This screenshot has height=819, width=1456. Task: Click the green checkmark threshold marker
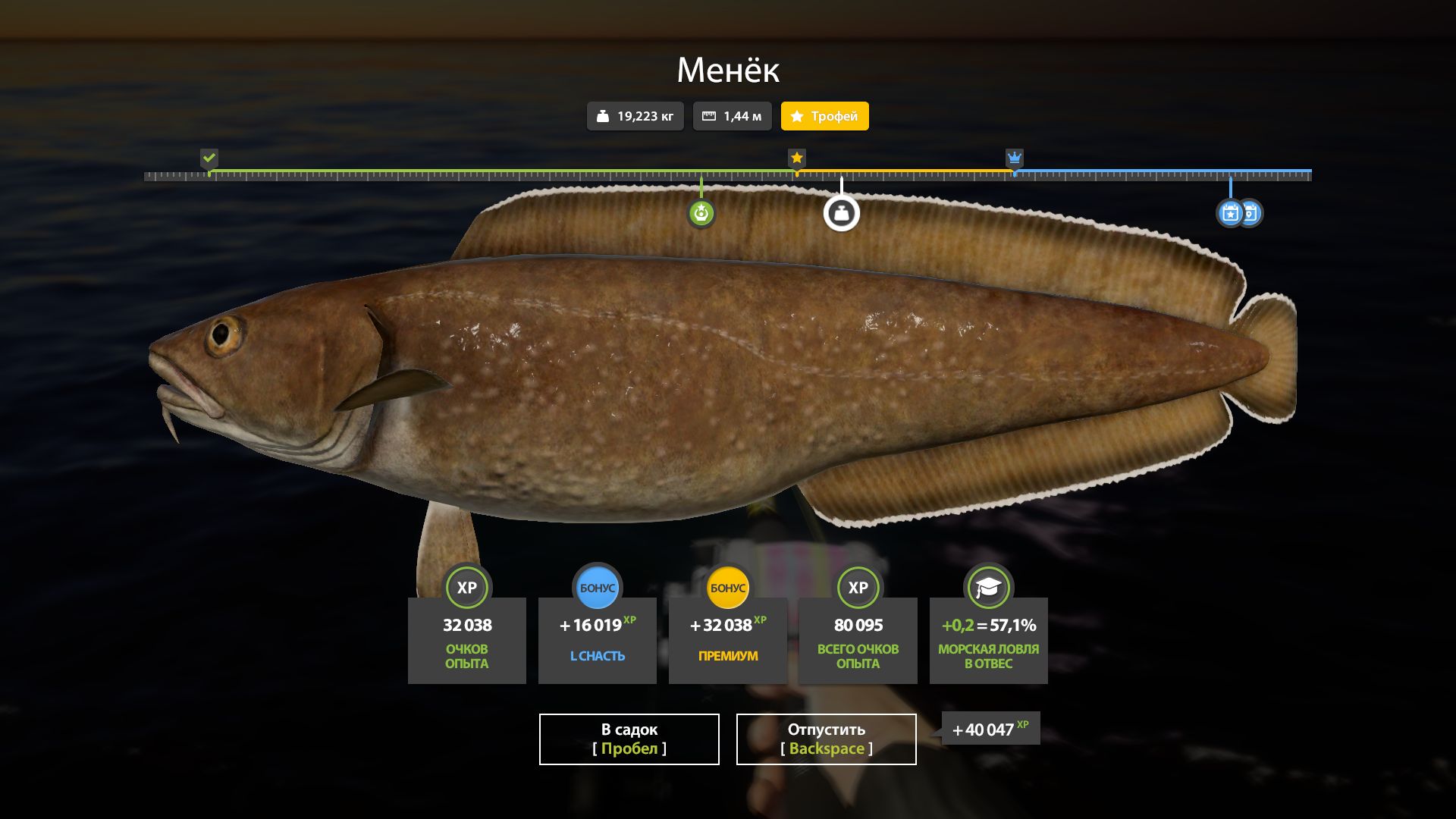[209, 158]
